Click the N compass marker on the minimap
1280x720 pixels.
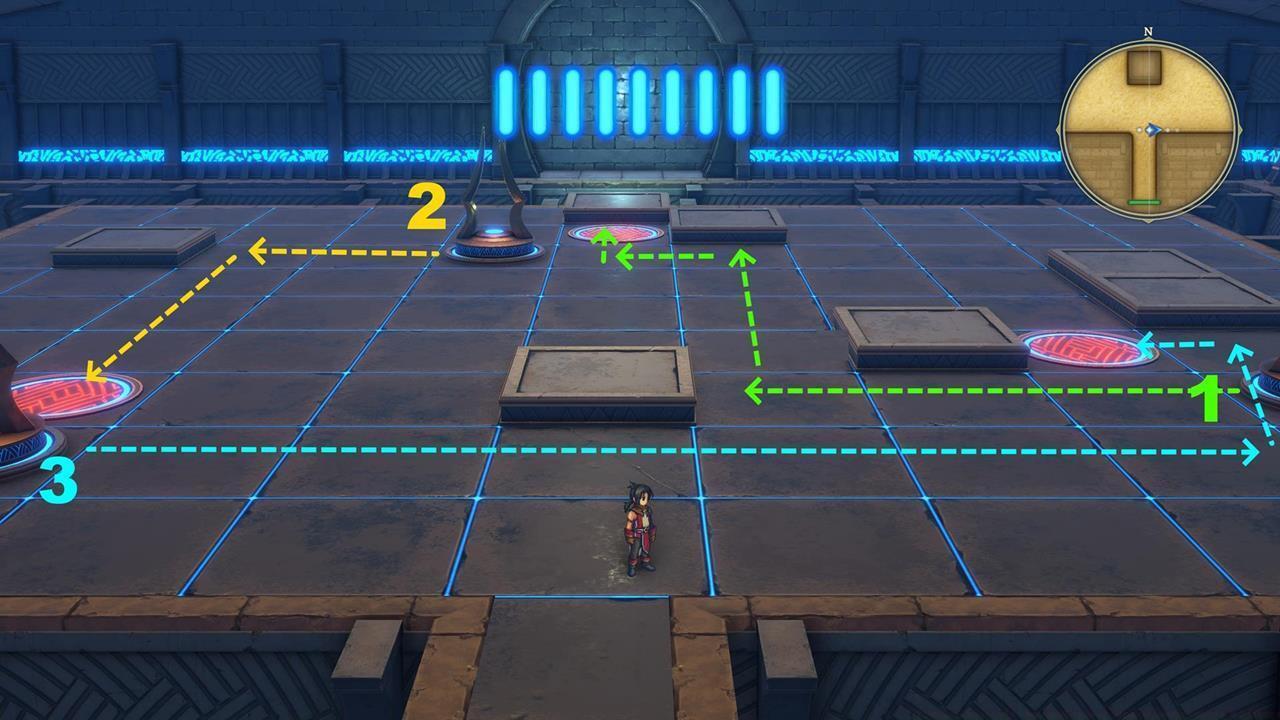pos(1148,31)
